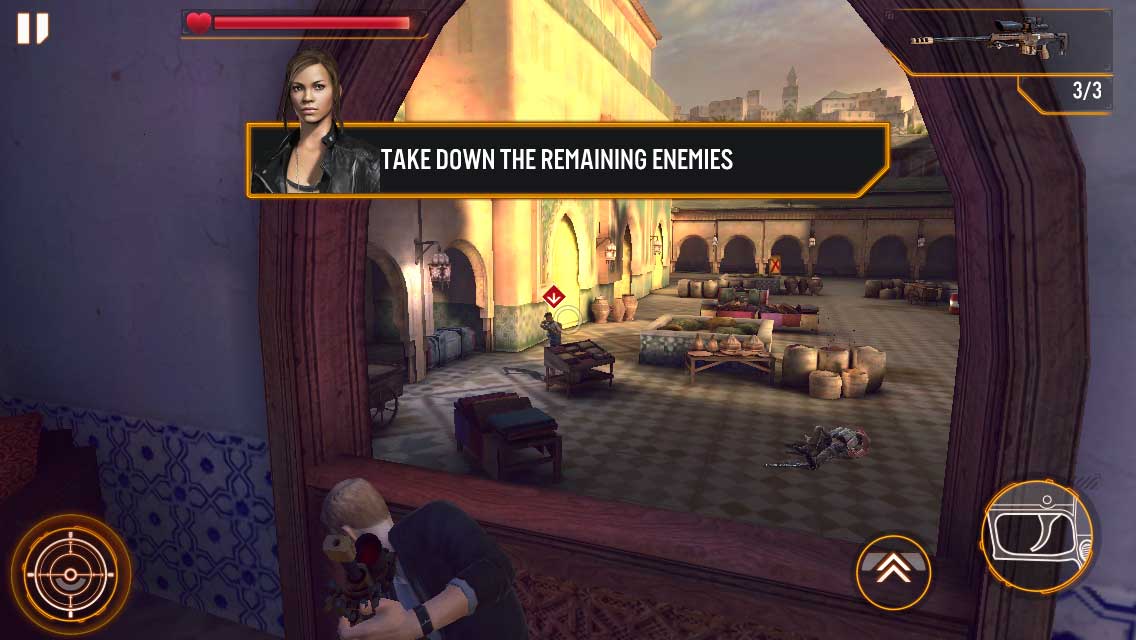Pause the game
Viewport: 1136px width, 640px height.
32,28
